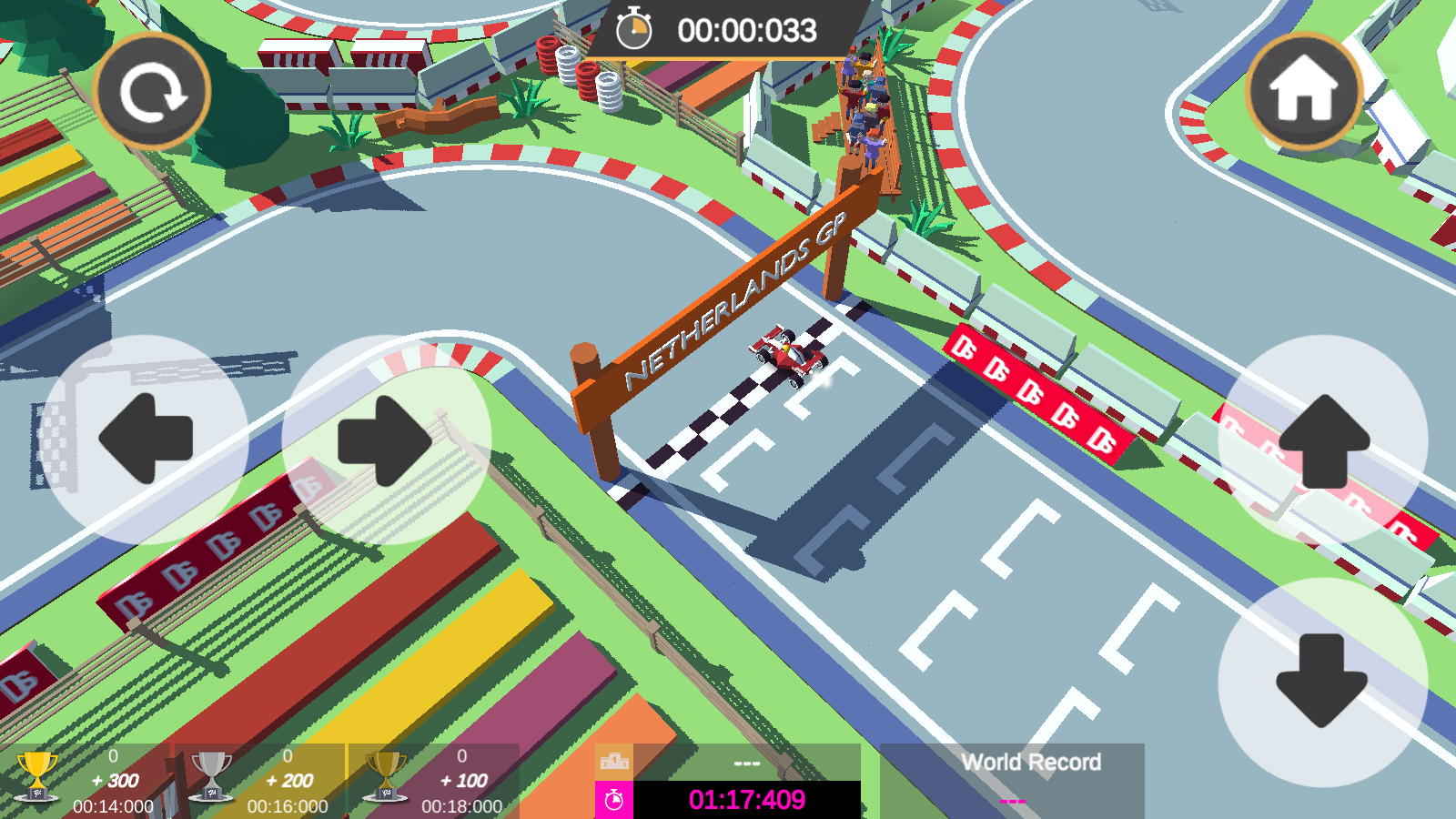Tap the stopwatch icon in the timer banner
This screenshot has width=1456, height=819.
click(635, 29)
